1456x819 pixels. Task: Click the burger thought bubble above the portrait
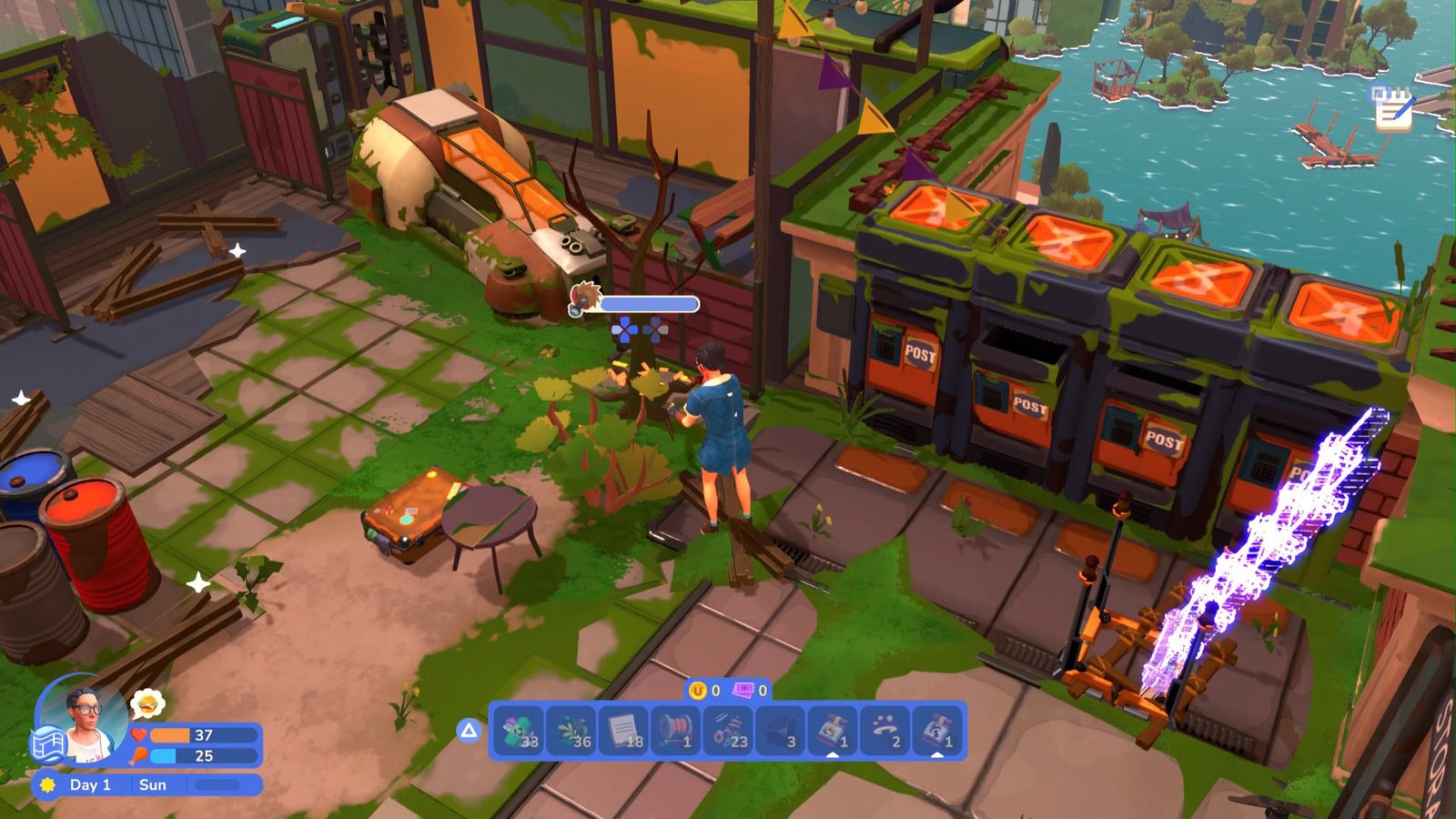pos(148,702)
